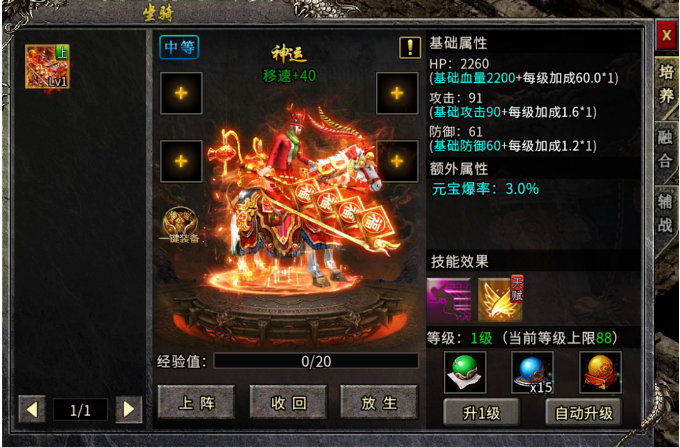Click the 中等 quality badge
This screenshot has height=447, width=680.
179,47
